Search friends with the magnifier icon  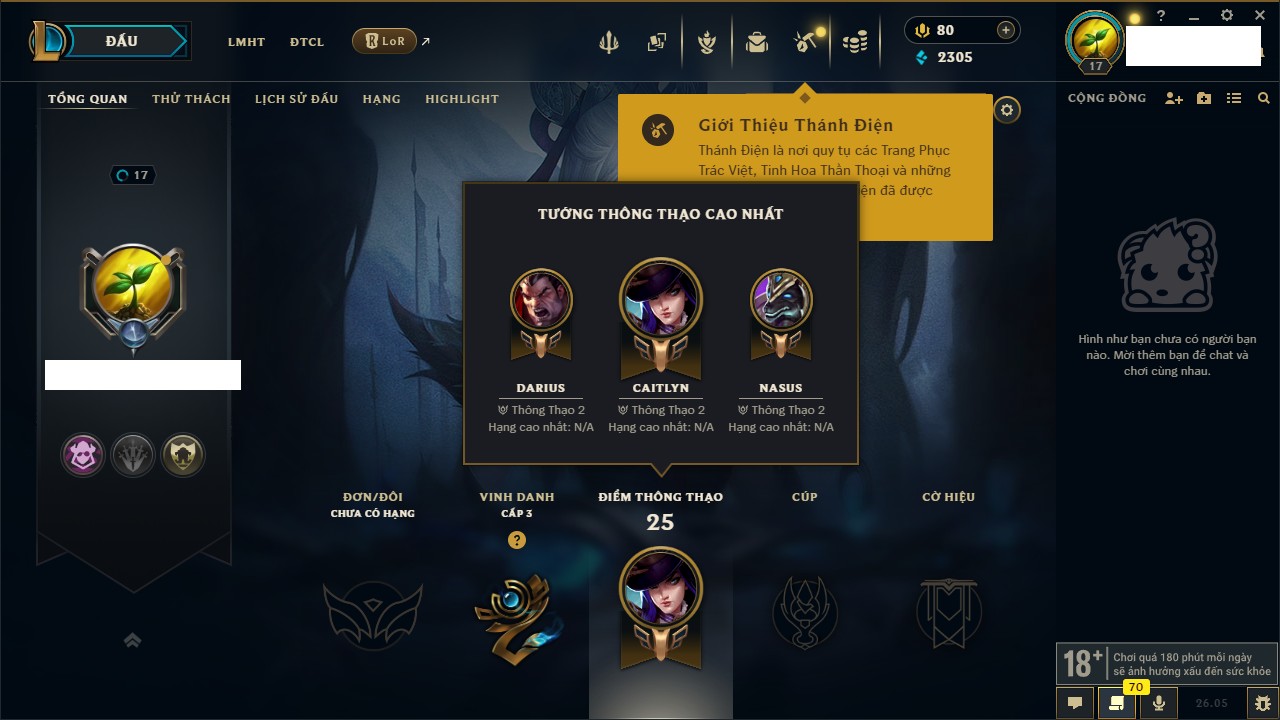1264,98
